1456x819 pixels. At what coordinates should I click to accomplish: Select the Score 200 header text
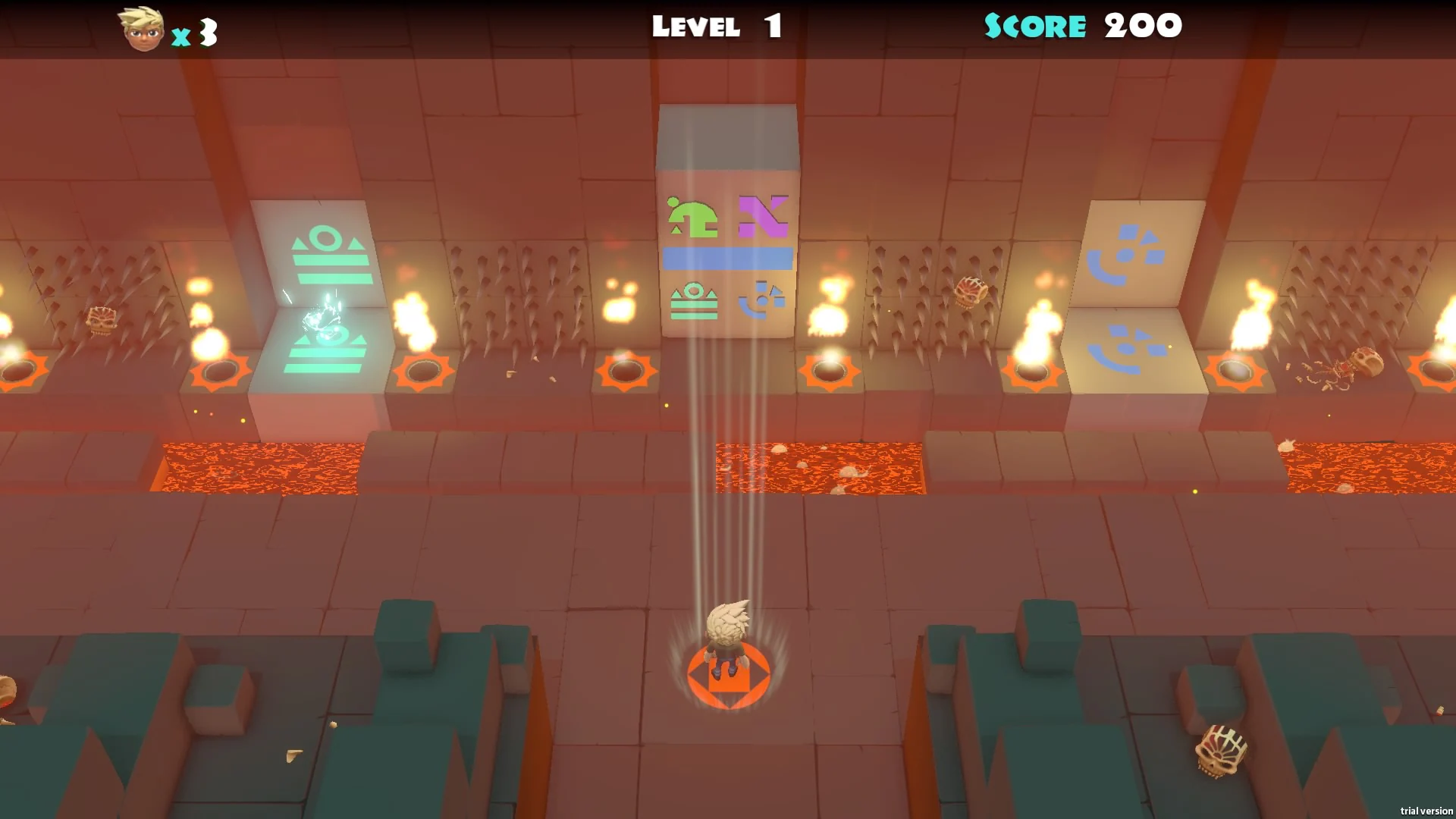[1081, 26]
